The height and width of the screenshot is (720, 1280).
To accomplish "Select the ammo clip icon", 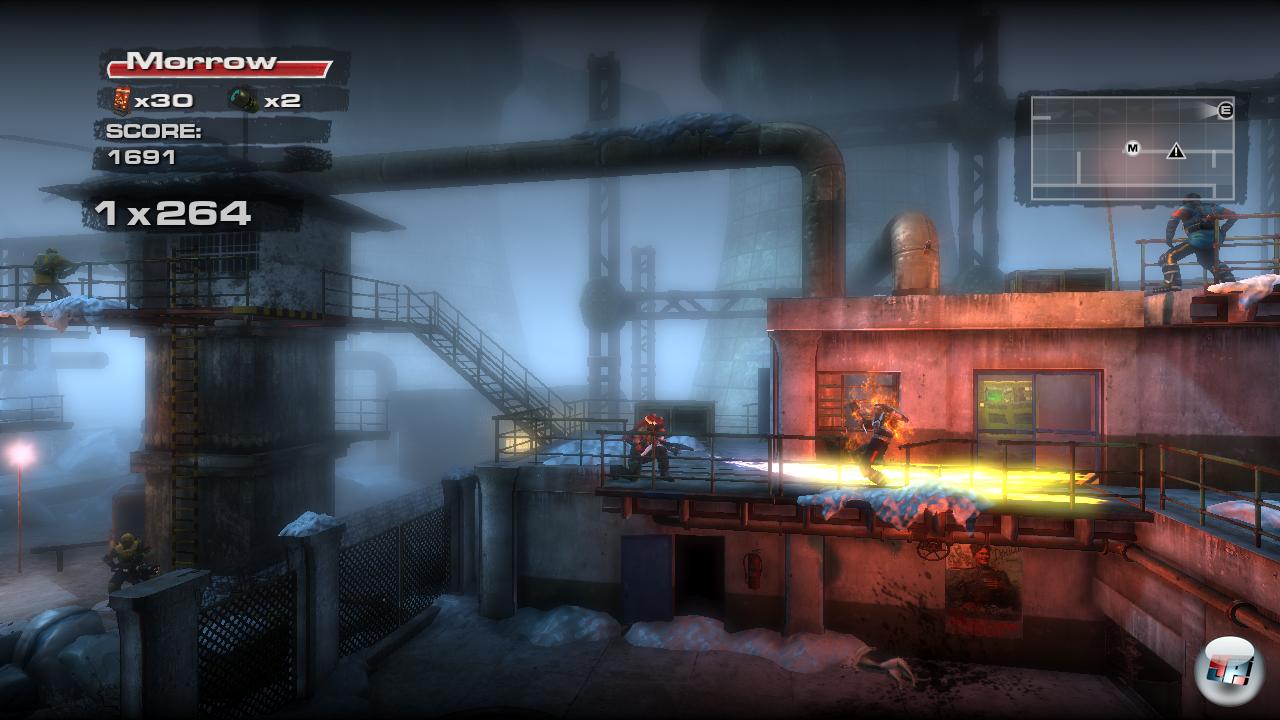I will click(122, 99).
